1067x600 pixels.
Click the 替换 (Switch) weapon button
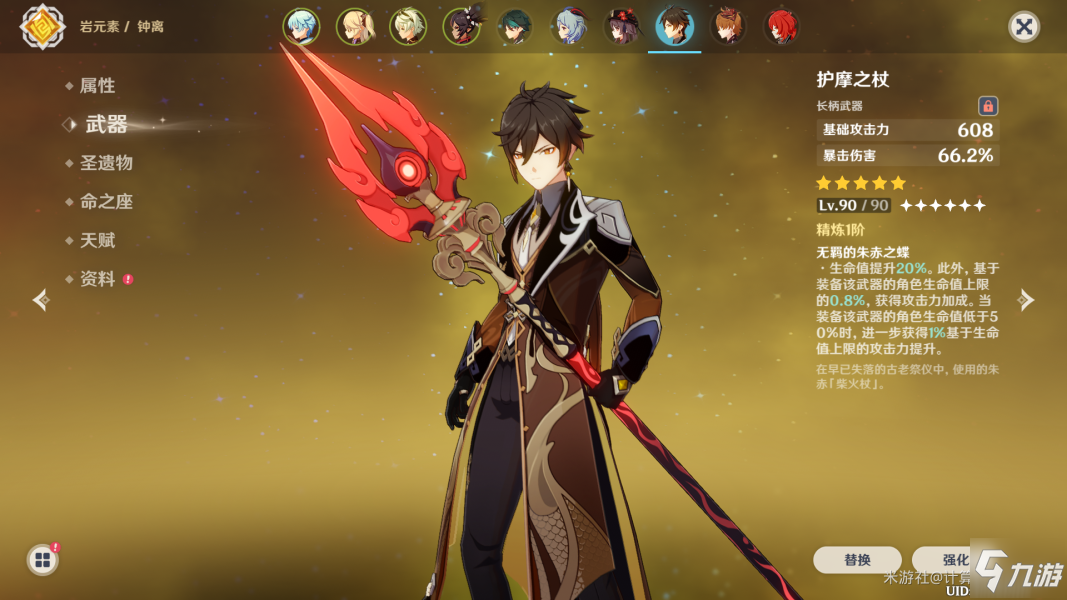tap(857, 560)
